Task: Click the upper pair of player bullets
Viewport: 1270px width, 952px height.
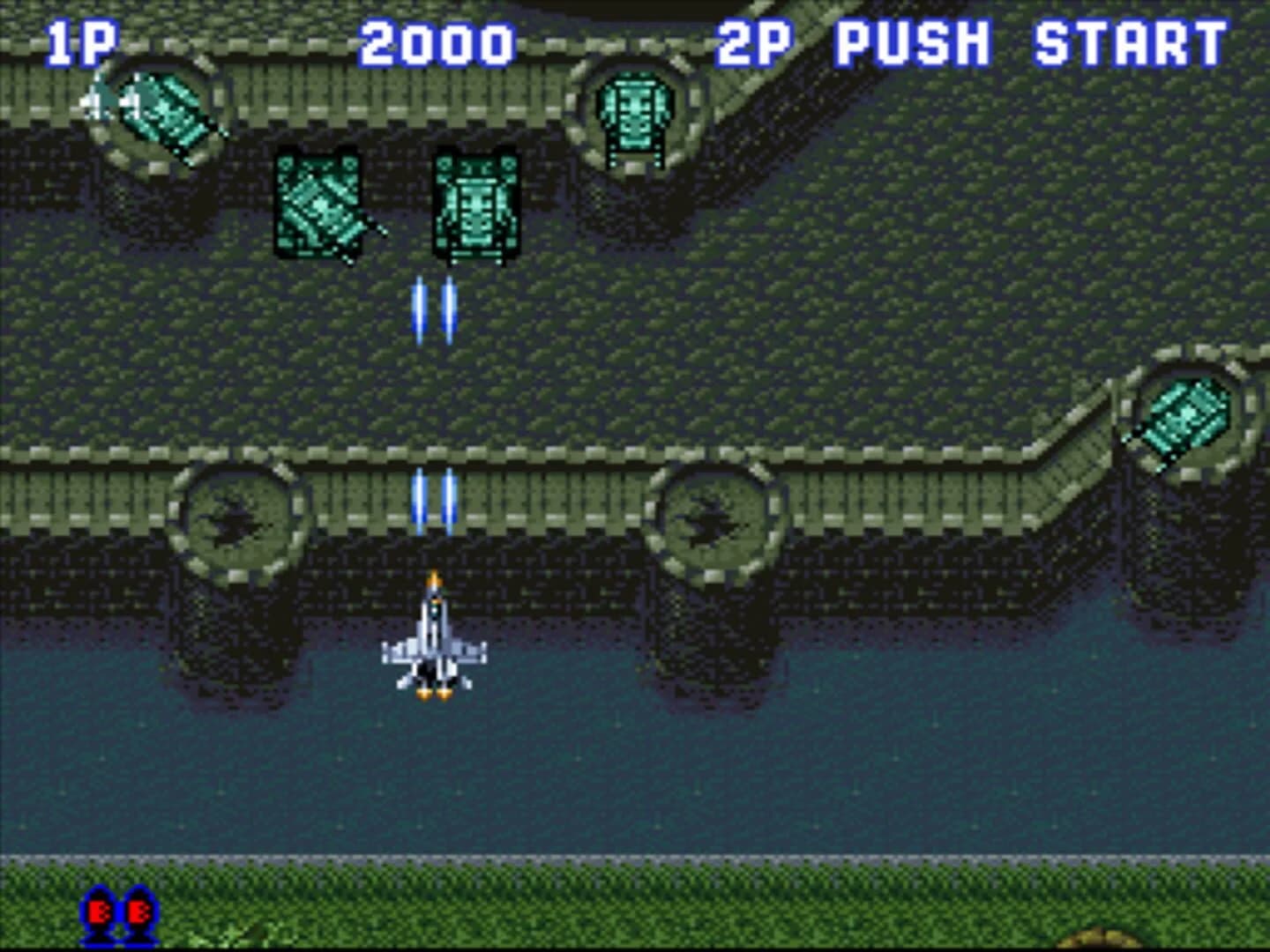Action: (x=432, y=309)
